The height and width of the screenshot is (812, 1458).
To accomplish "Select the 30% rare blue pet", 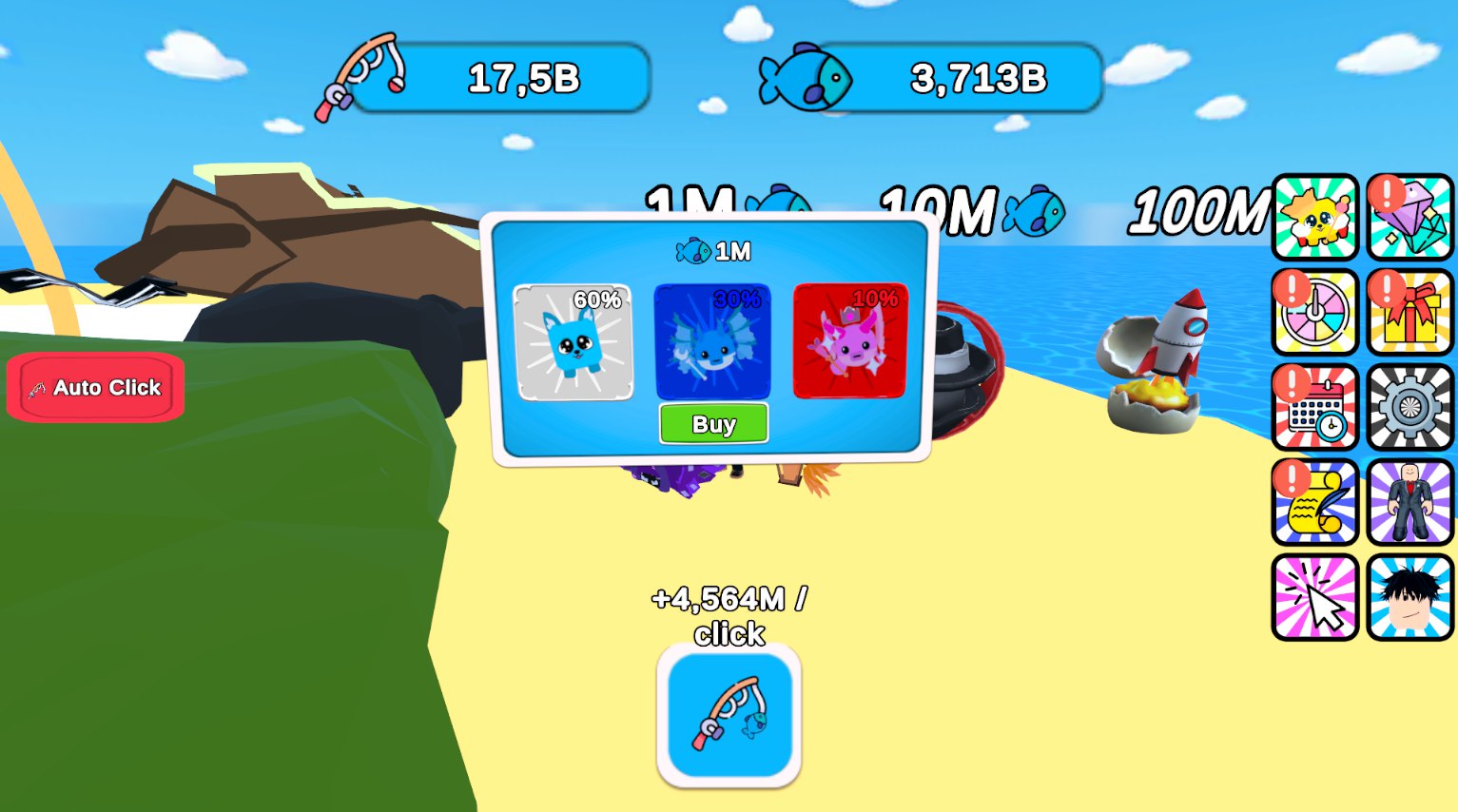I will click(712, 340).
